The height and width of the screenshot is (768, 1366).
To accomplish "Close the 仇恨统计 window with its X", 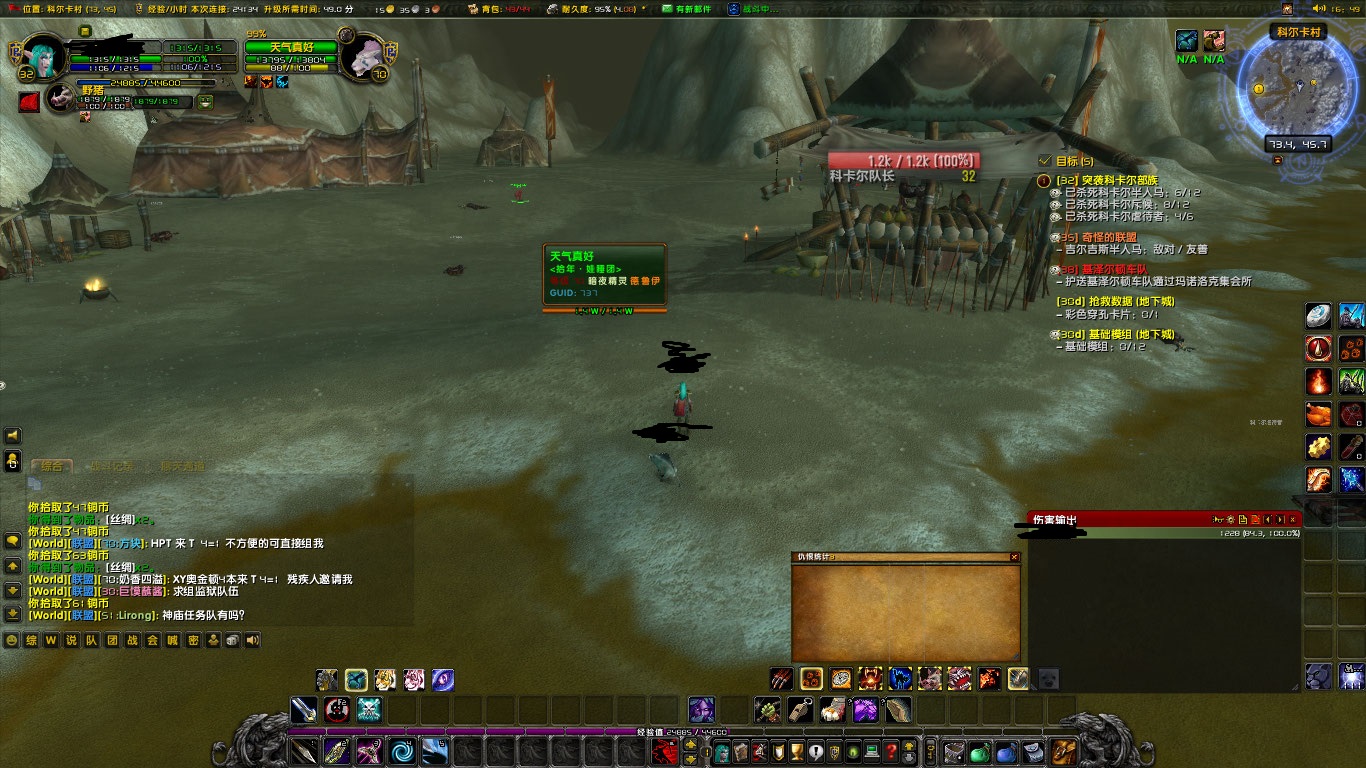I will [1016, 556].
